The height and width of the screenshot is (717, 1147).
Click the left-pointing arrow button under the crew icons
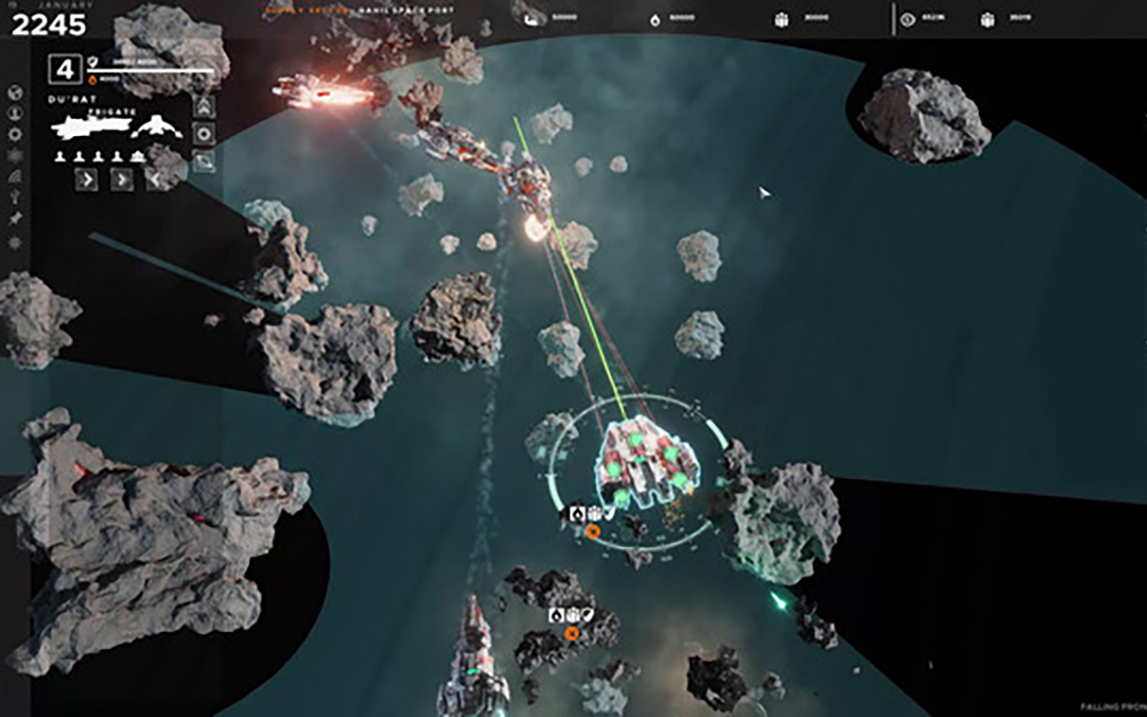[x=156, y=180]
